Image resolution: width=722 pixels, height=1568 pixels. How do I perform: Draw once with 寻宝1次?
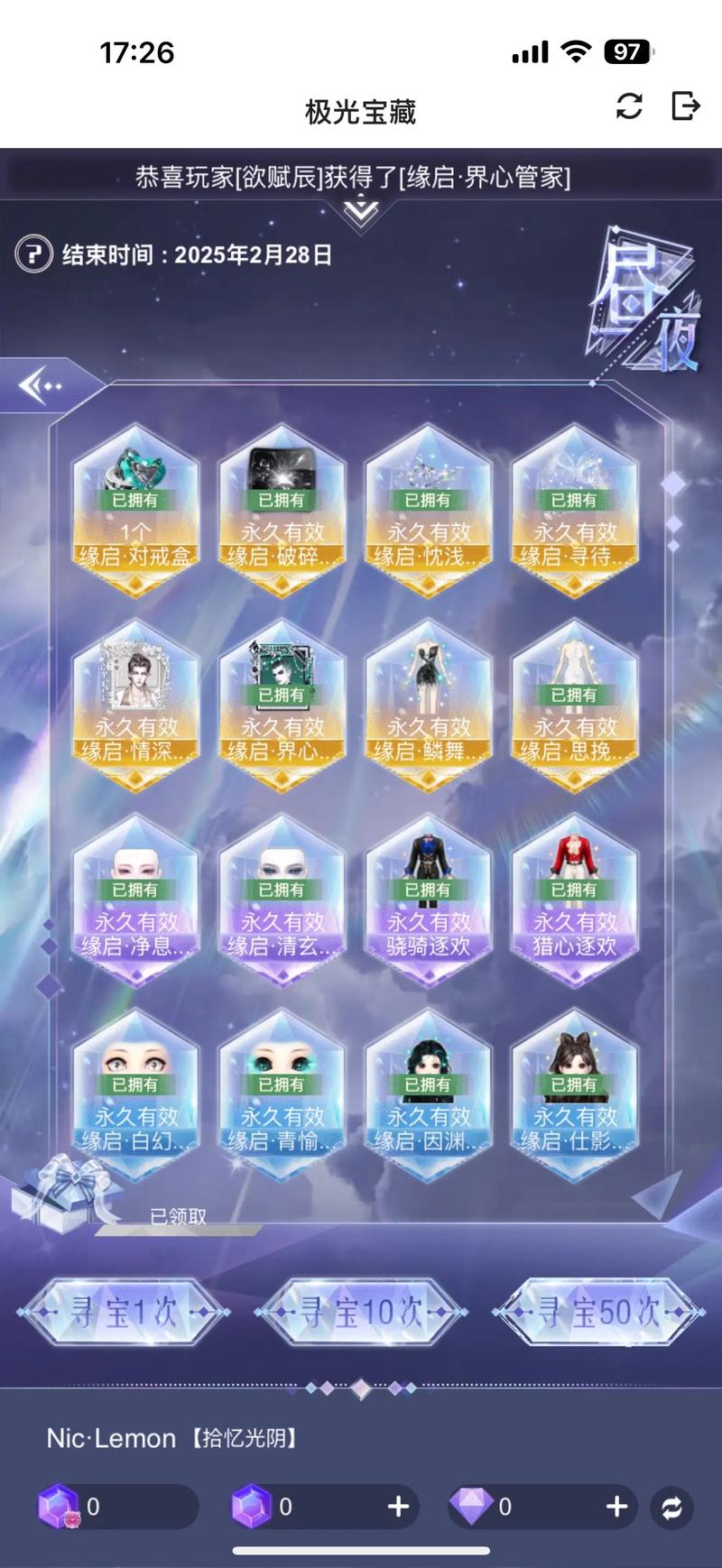coord(124,1313)
